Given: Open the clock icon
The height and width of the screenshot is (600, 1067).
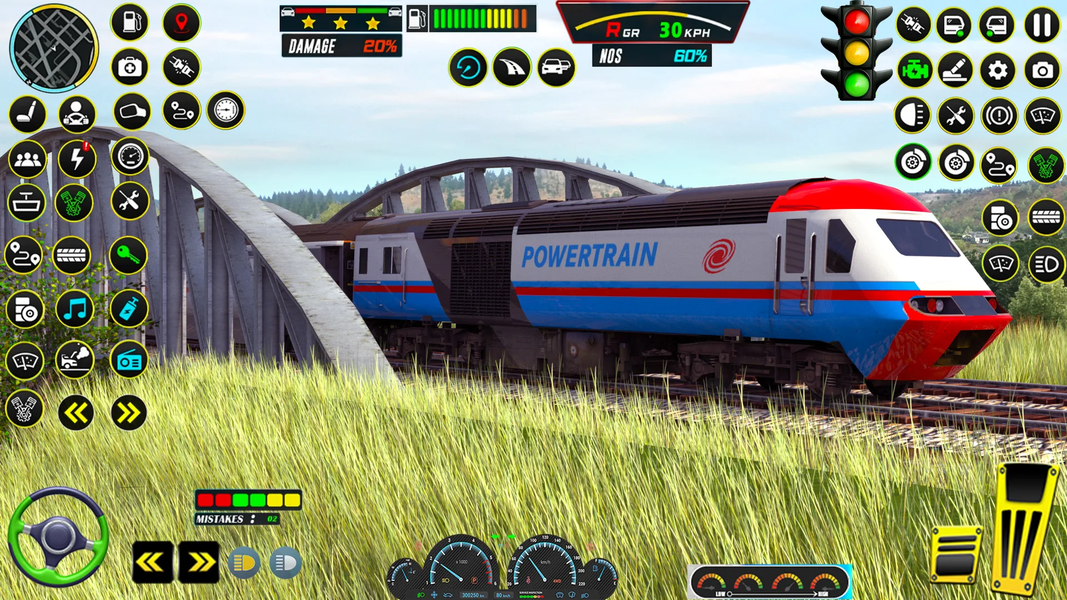Looking at the screenshot, I should (x=226, y=110).
